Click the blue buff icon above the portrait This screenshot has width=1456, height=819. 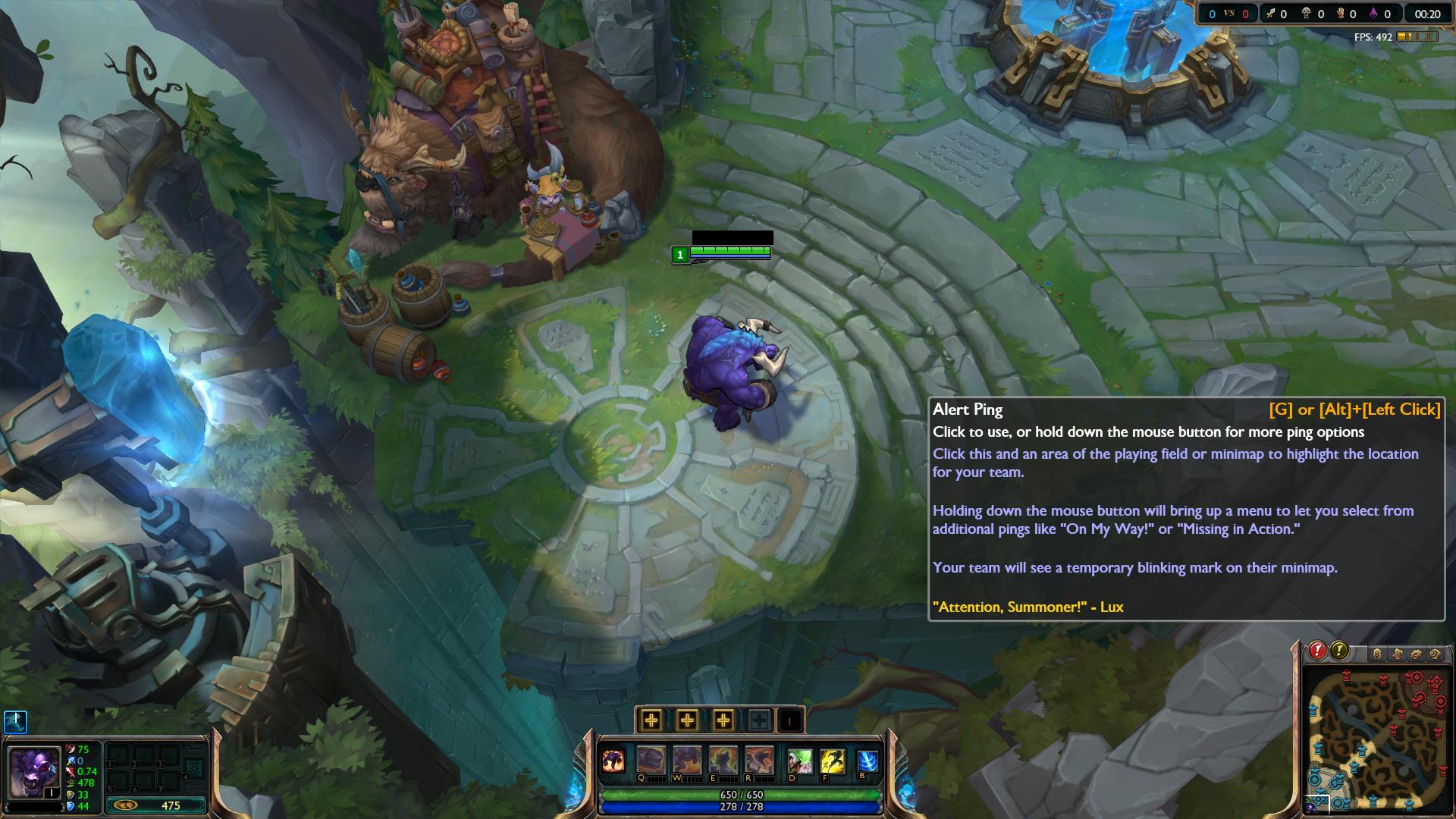click(x=15, y=721)
